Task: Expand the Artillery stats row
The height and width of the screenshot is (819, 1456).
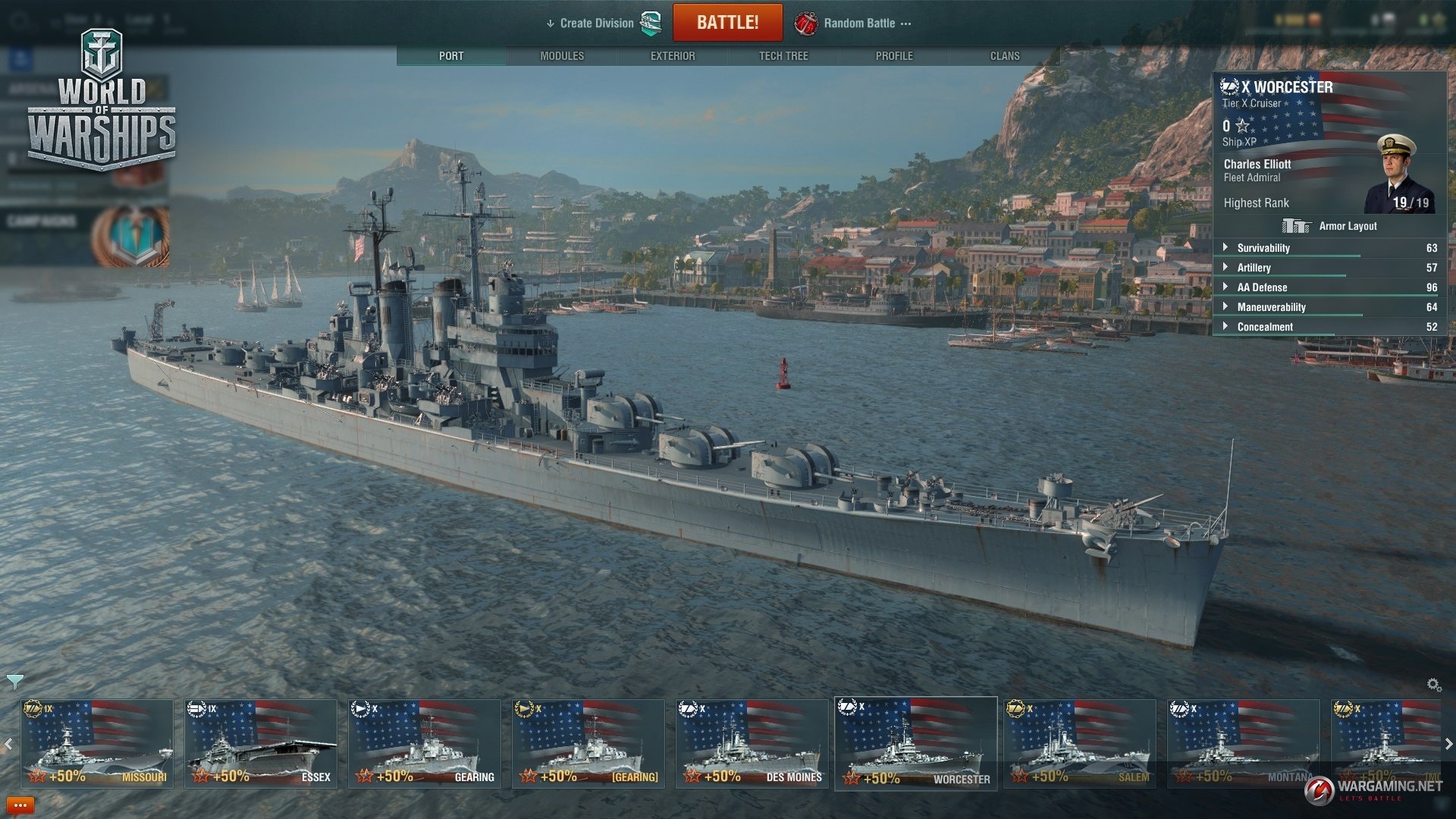Action: tap(1254, 268)
